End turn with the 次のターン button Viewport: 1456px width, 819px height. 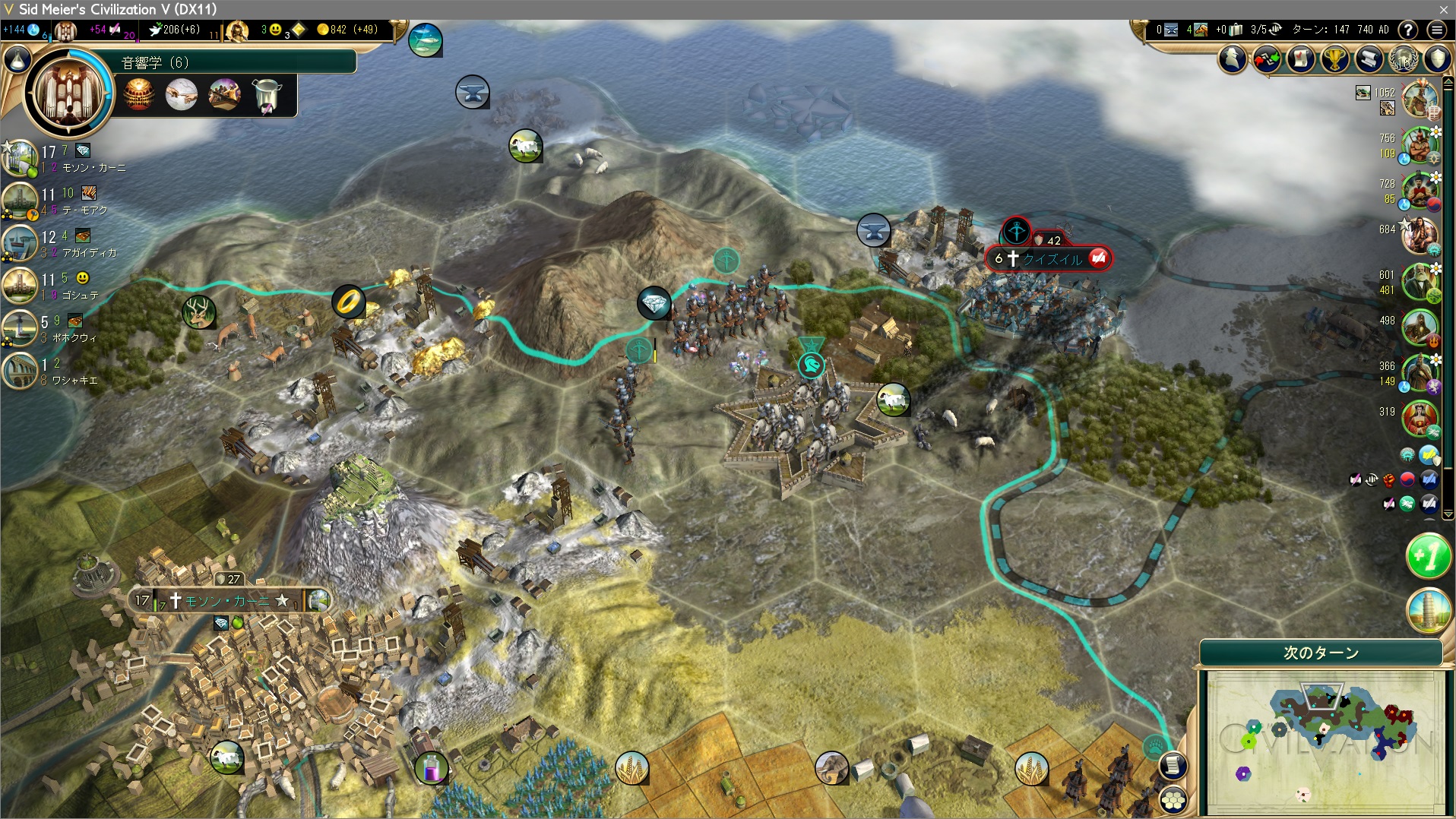[x=1321, y=653]
